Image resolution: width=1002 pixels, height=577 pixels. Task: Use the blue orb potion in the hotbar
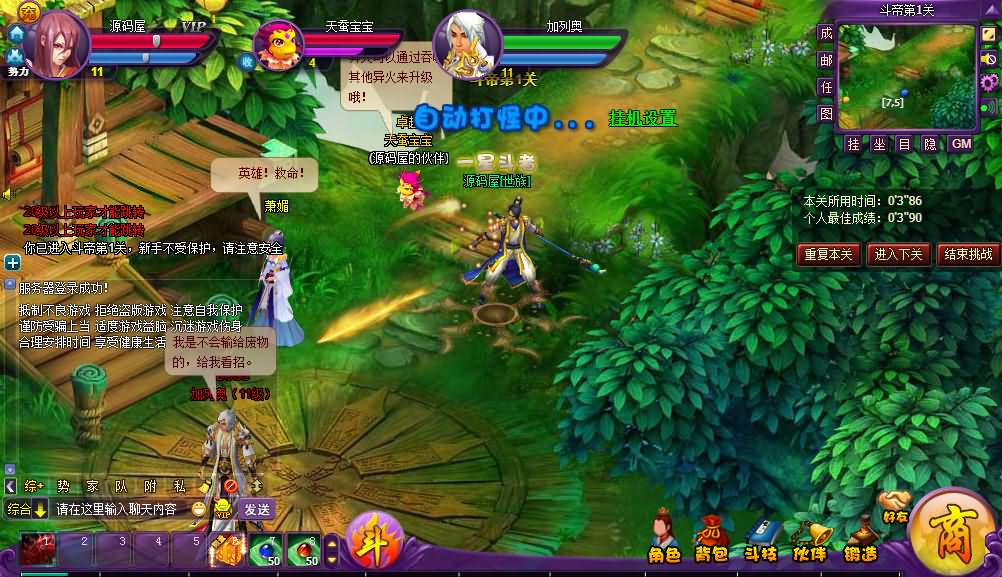(263, 549)
